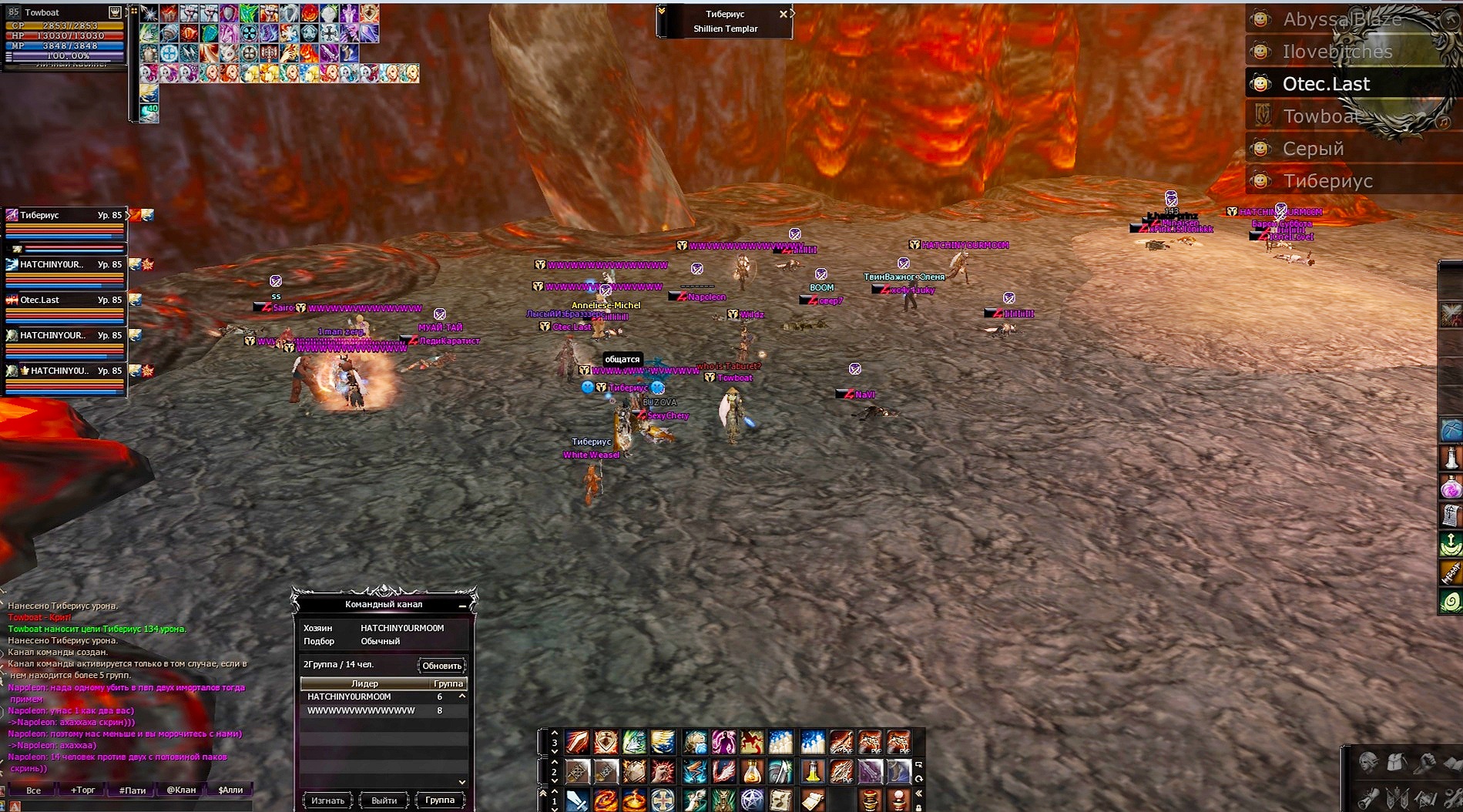Click AbyssalBlaze in the voice overlay list
Viewport: 1463px width, 812px height.
tap(1341, 19)
